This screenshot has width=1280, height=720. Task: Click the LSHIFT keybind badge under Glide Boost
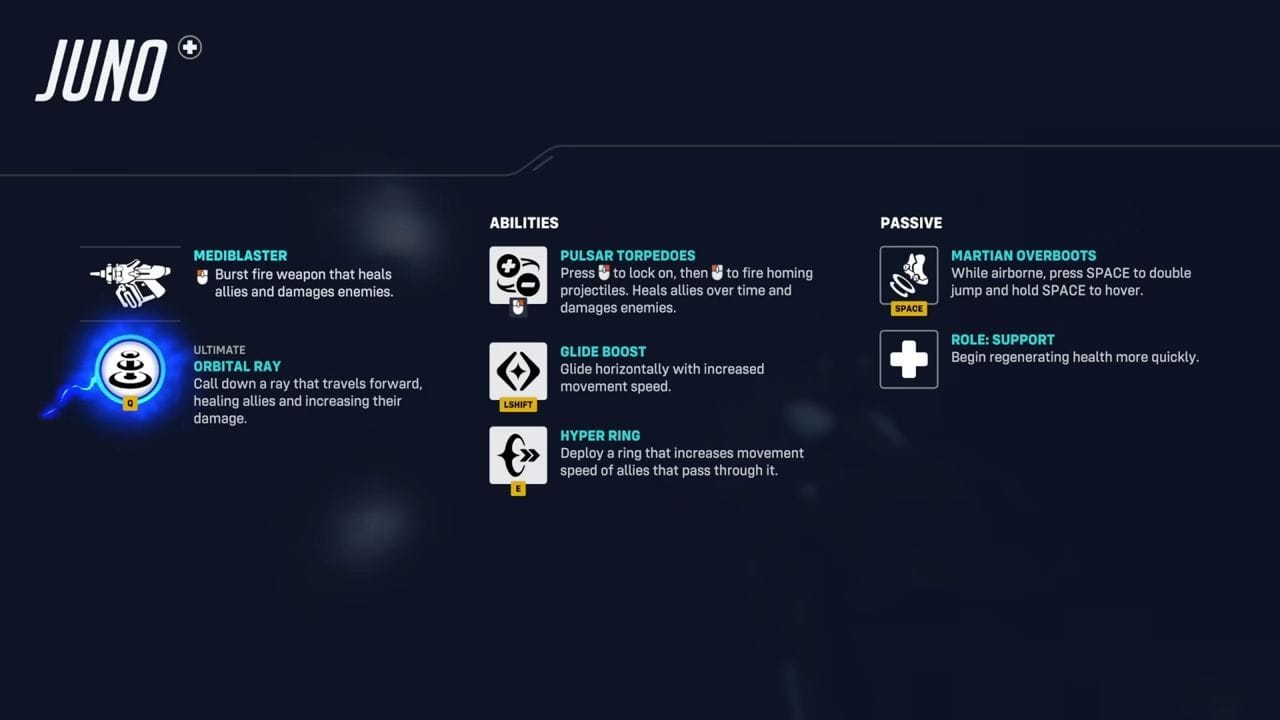click(x=517, y=404)
